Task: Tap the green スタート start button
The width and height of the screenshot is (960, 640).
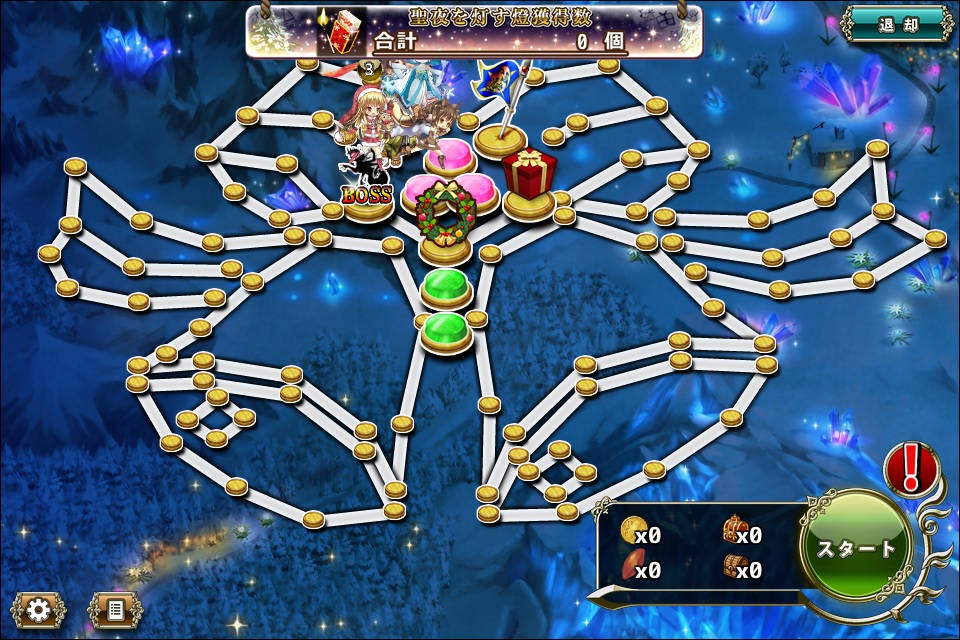Action: tap(856, 547)
